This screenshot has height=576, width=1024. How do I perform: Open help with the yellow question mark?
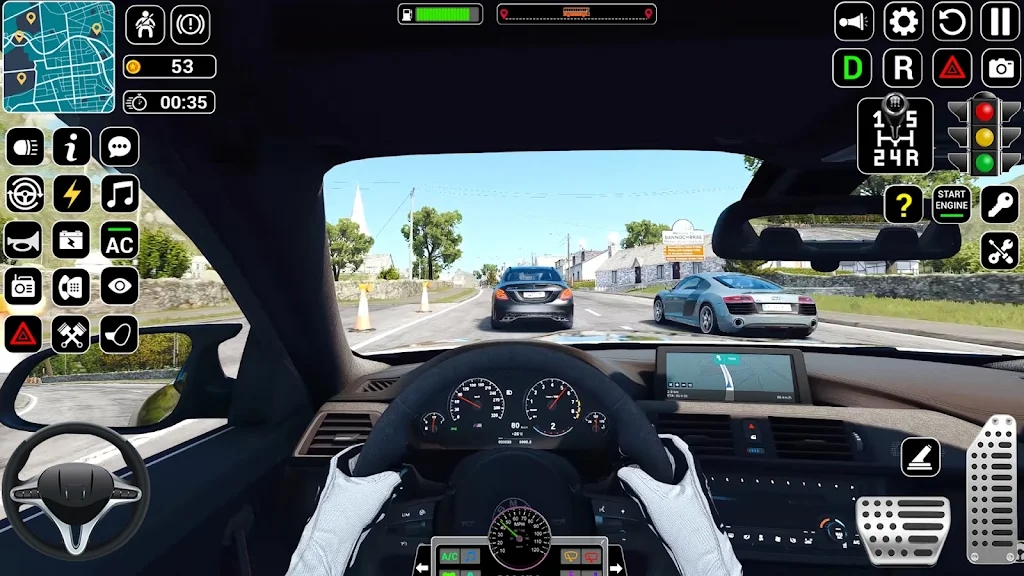(903, 204)
